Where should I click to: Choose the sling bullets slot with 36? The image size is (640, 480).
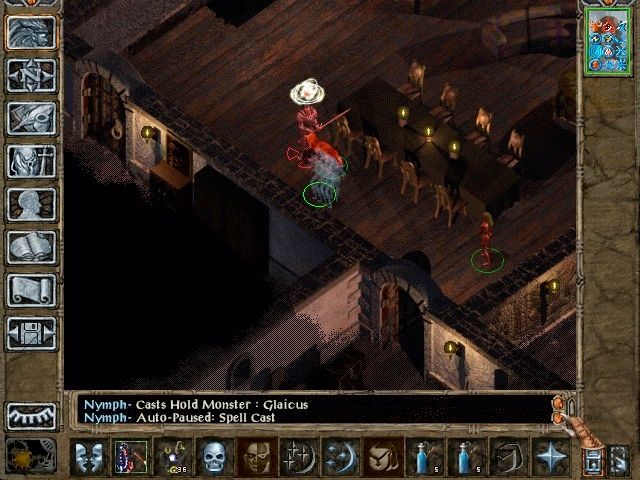pyautogui.click(x=172, y=457)
